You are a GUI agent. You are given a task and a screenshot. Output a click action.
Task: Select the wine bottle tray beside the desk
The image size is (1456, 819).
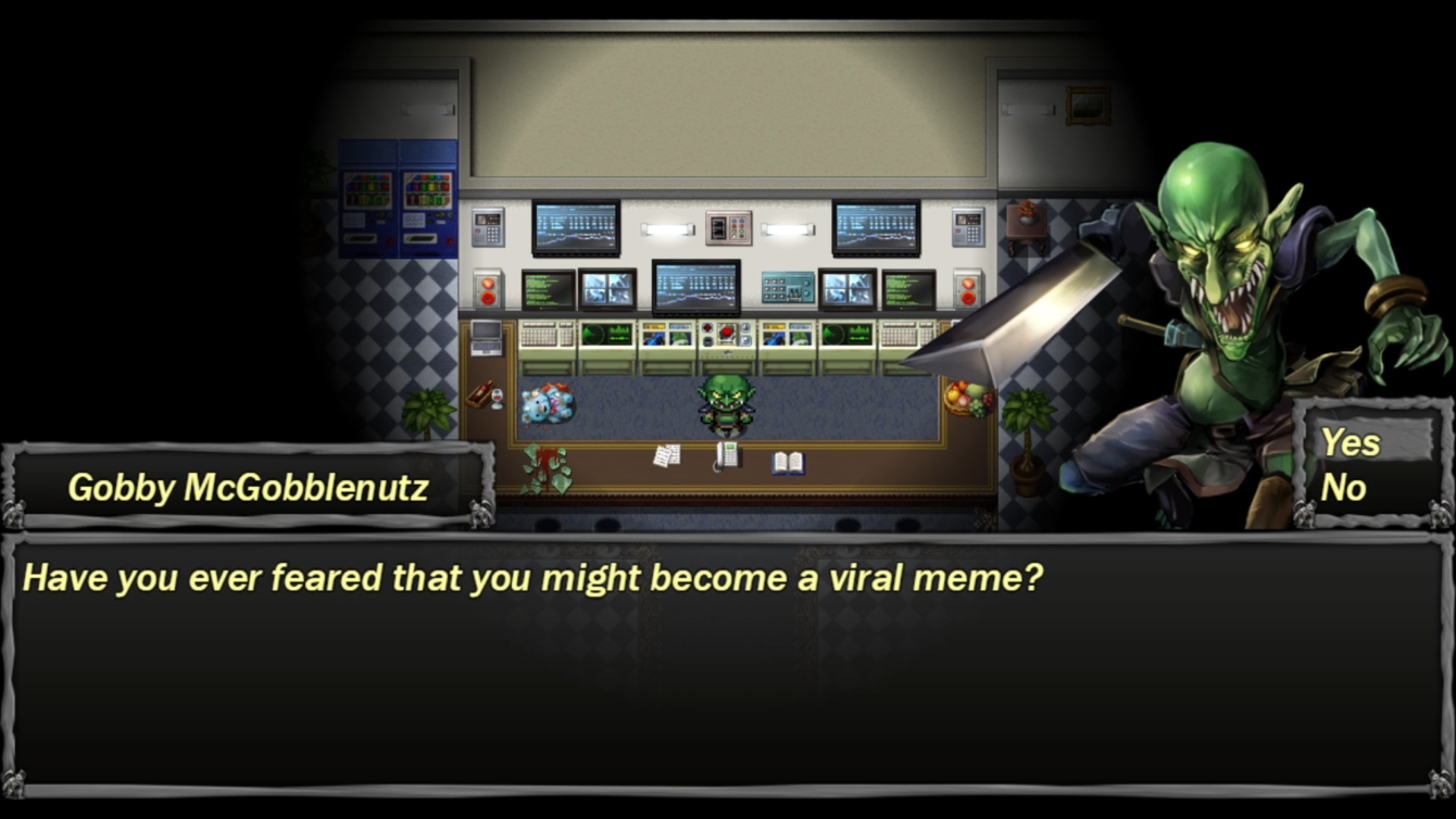[x=479, y=392]
